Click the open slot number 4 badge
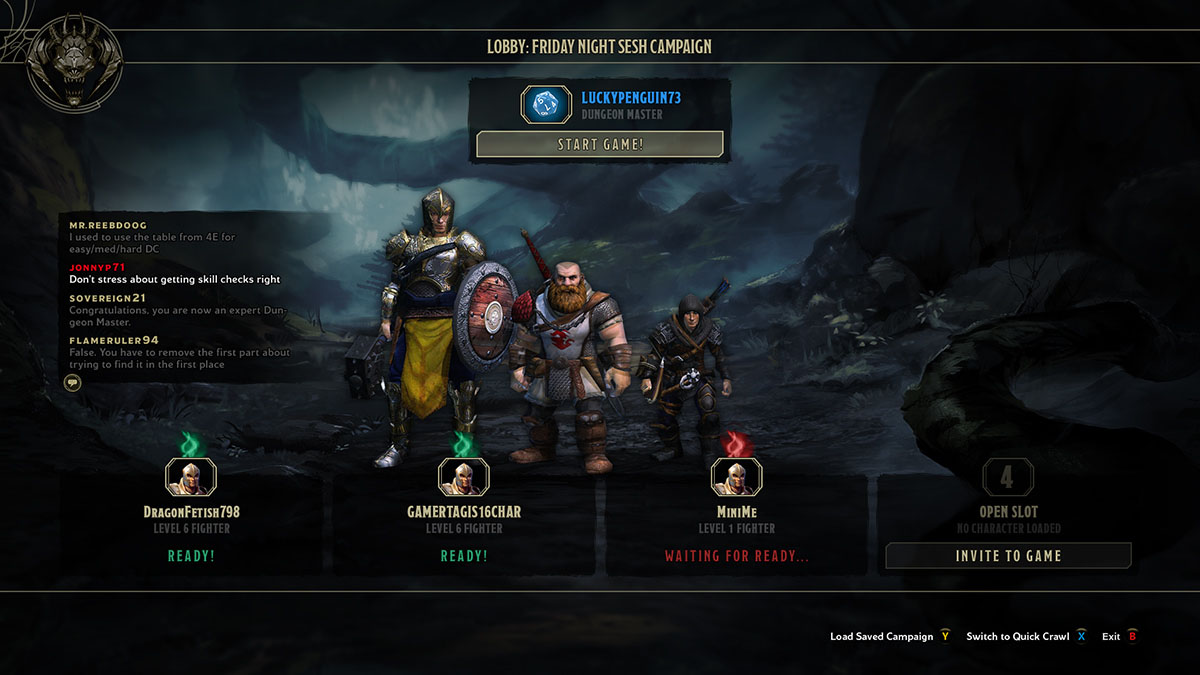1200x675 pixels. 1008,477
